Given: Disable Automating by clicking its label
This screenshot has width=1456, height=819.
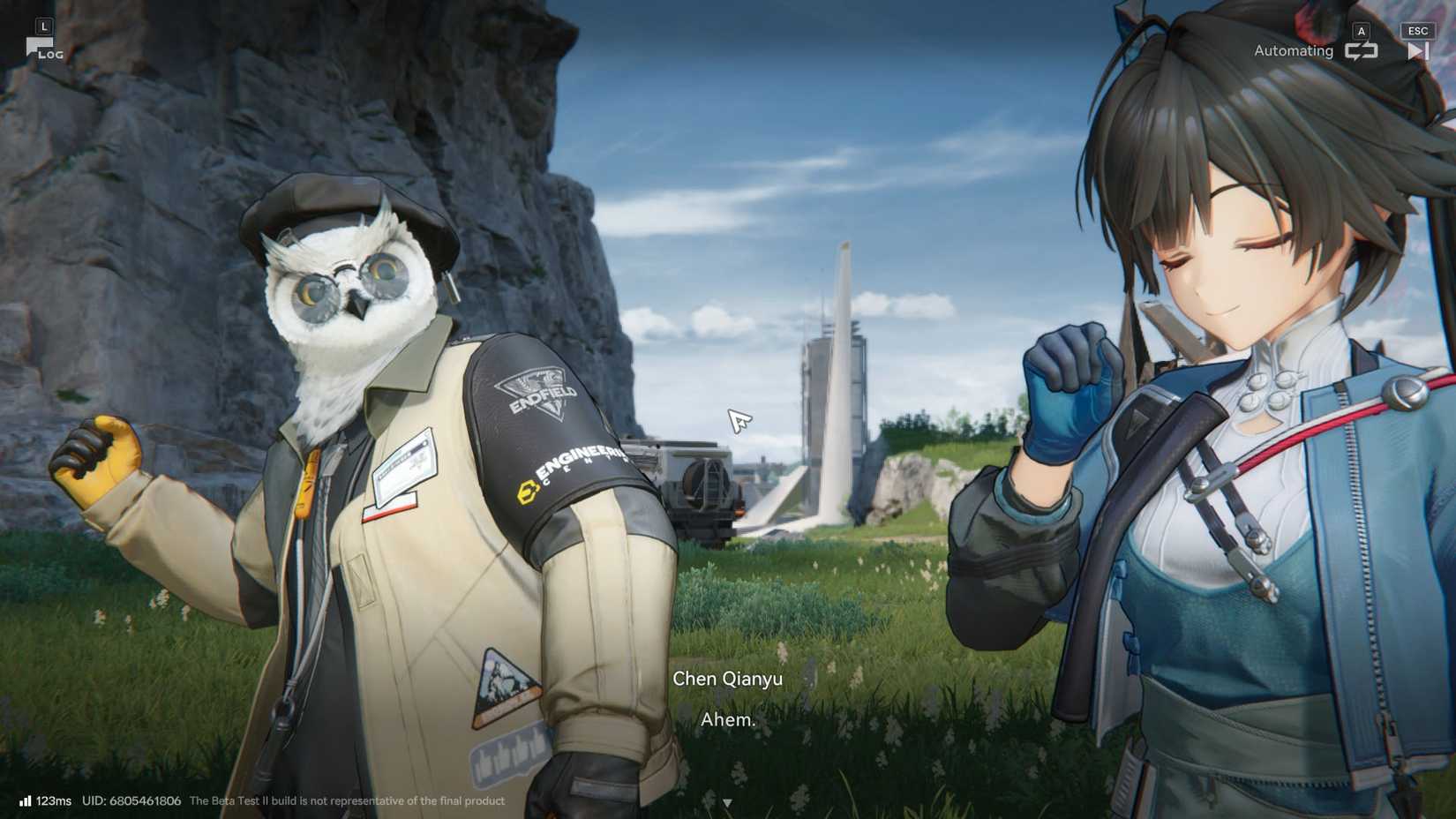Looking at the screenshot, I should [x=1293, y=50].
